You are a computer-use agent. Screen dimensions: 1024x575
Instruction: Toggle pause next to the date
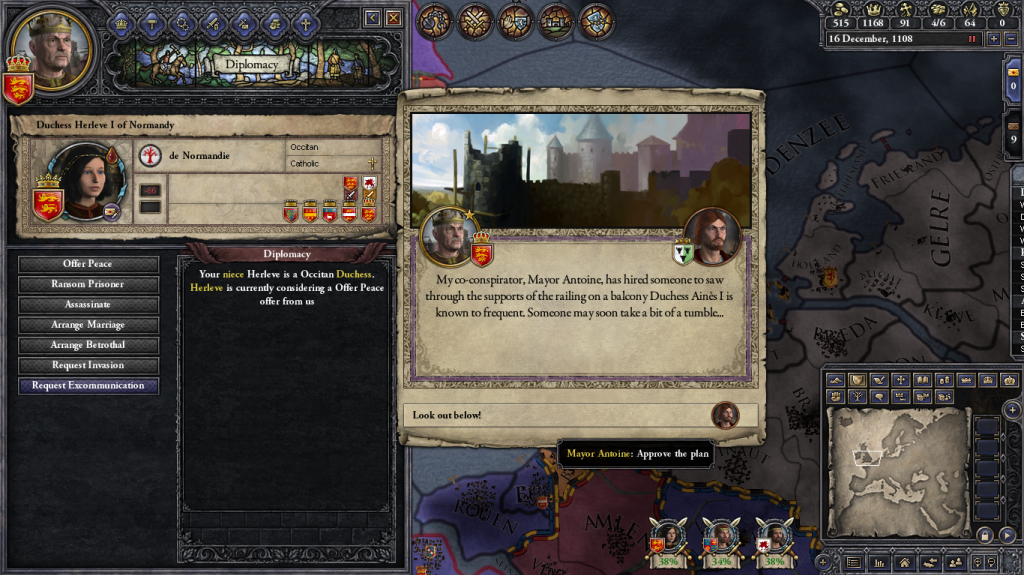pyautogui.click(x=971, y=38)
